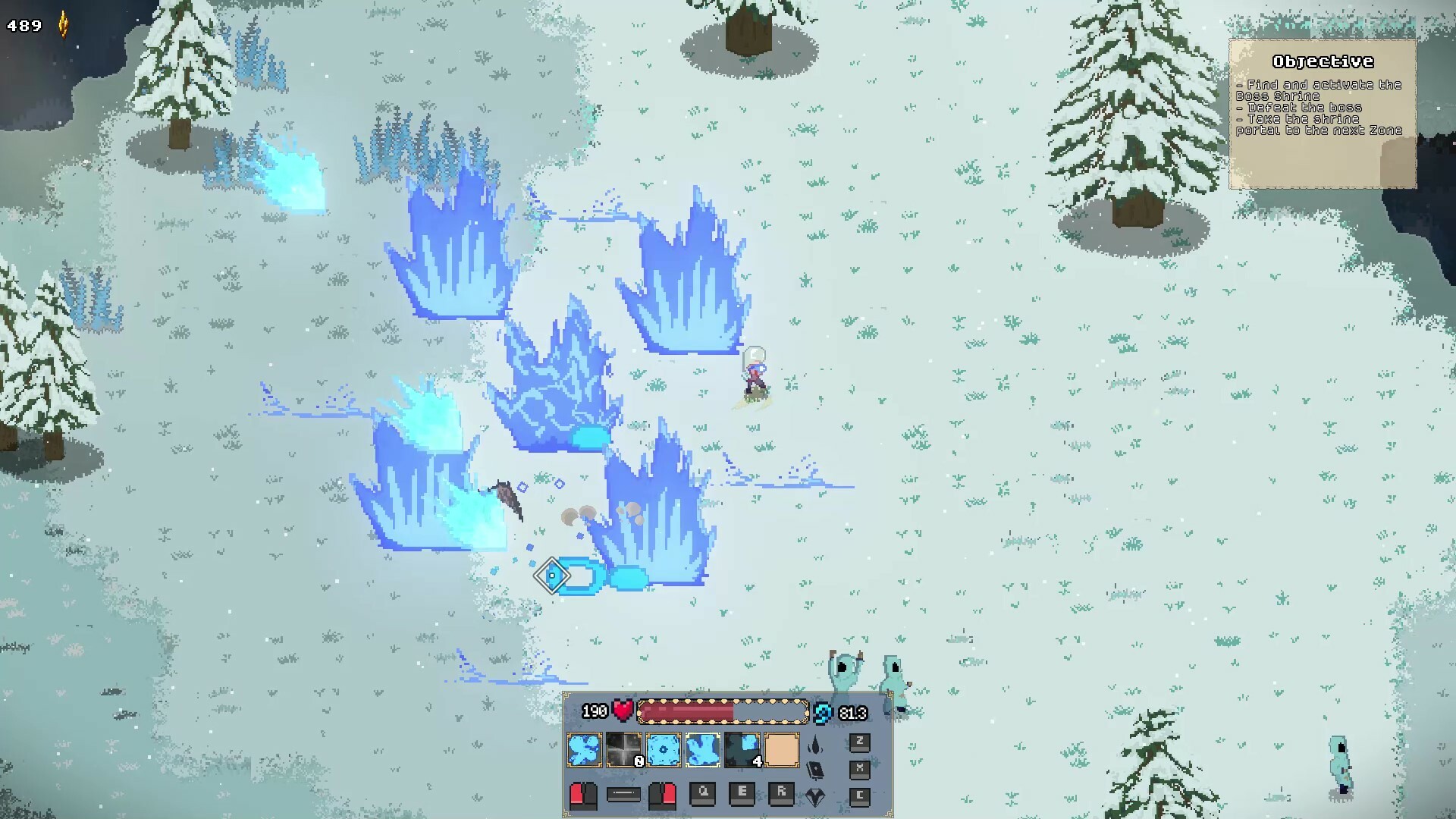This screenshot has height=819, width=1456.
Task: Click the Objective panel title
Action: (x=1323, y=61)
